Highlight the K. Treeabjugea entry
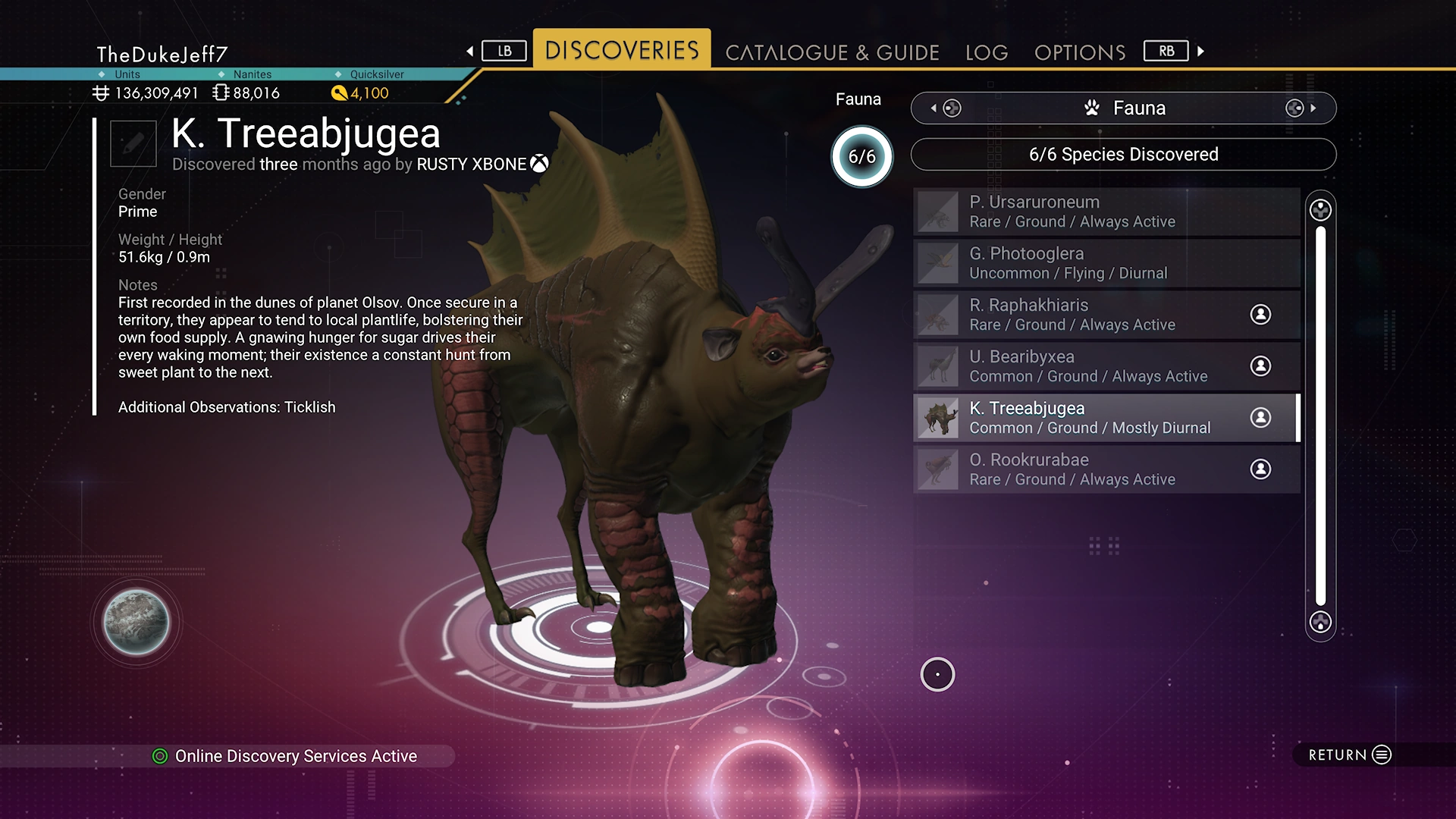Viewport: 1456px width, 819px height. coord(1106,418)
